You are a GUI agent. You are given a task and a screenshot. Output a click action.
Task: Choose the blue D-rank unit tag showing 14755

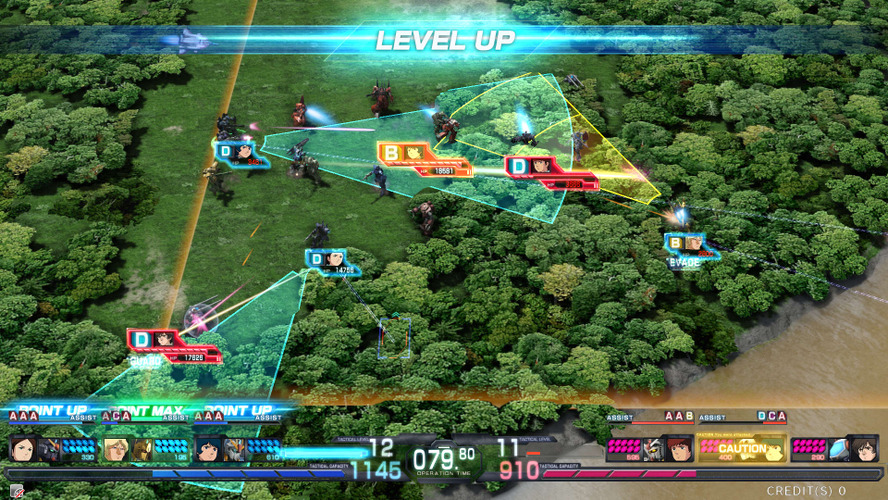(331, 261)
